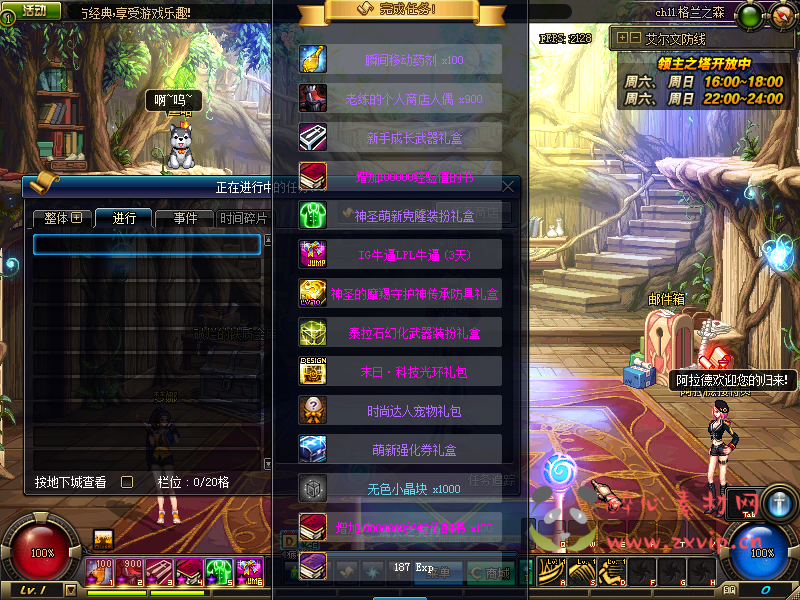Use the green clone-outfit box in the quickbar
The height and width of the screenshot is (600, 800).
[218, 570]
